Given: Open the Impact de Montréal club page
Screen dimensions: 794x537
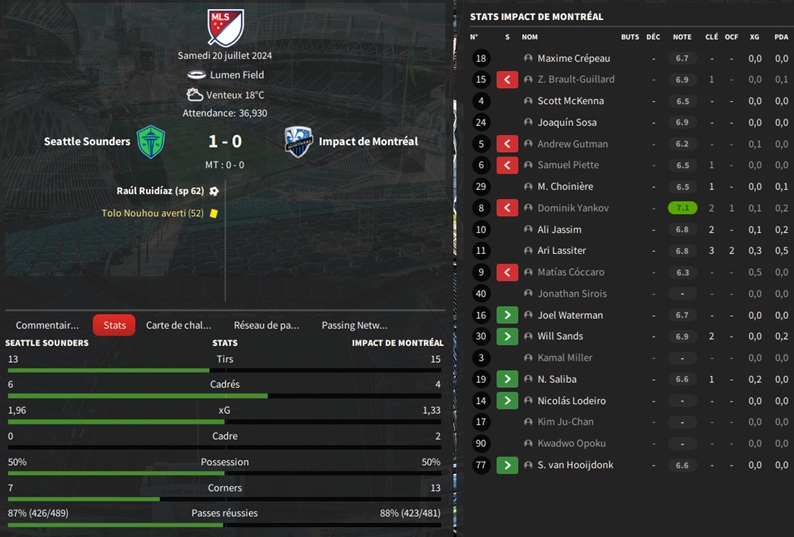Looking at the screenshot, I should click(368, 142).
